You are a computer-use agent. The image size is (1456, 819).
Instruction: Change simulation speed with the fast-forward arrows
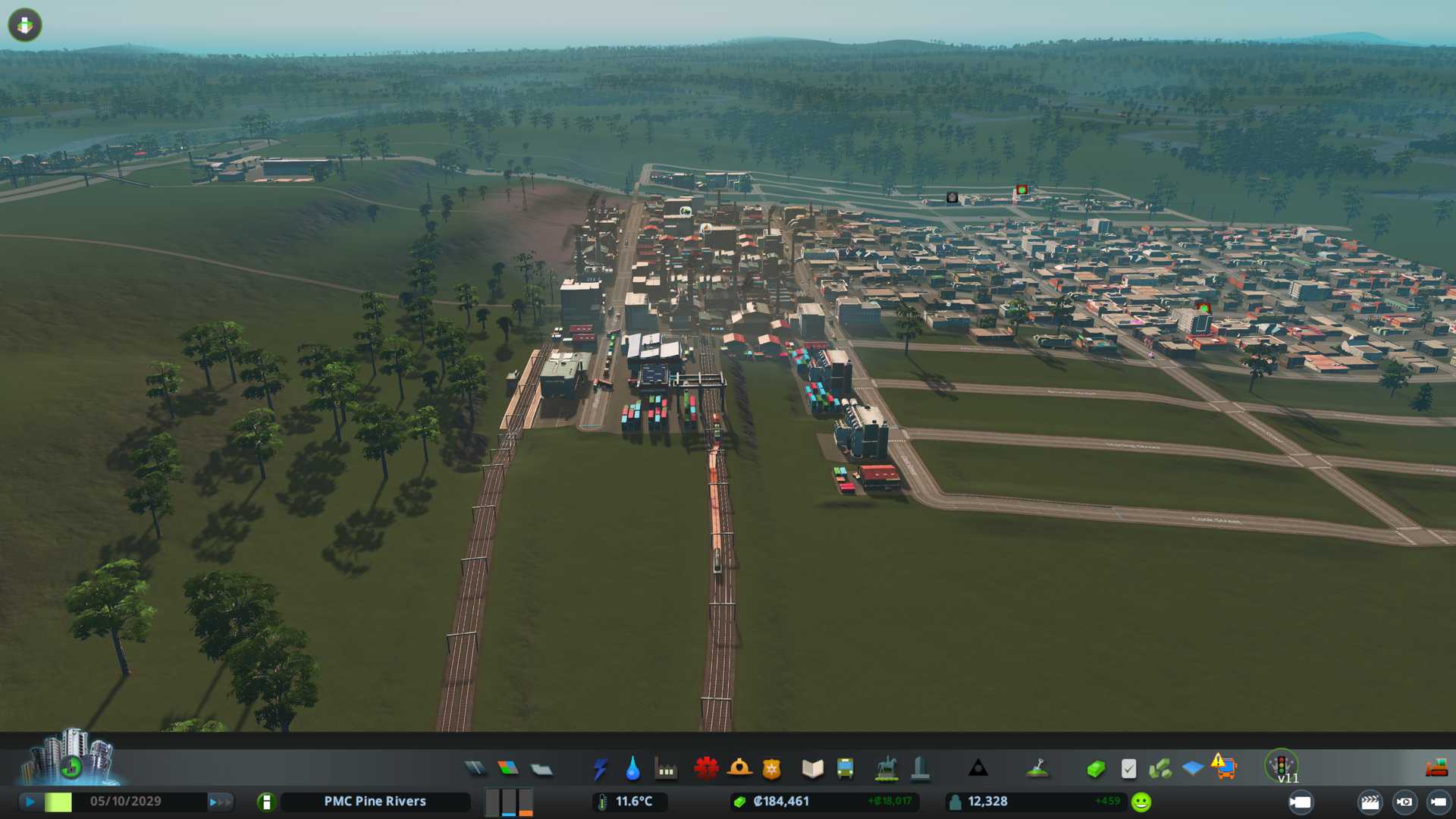coord(220,802)
